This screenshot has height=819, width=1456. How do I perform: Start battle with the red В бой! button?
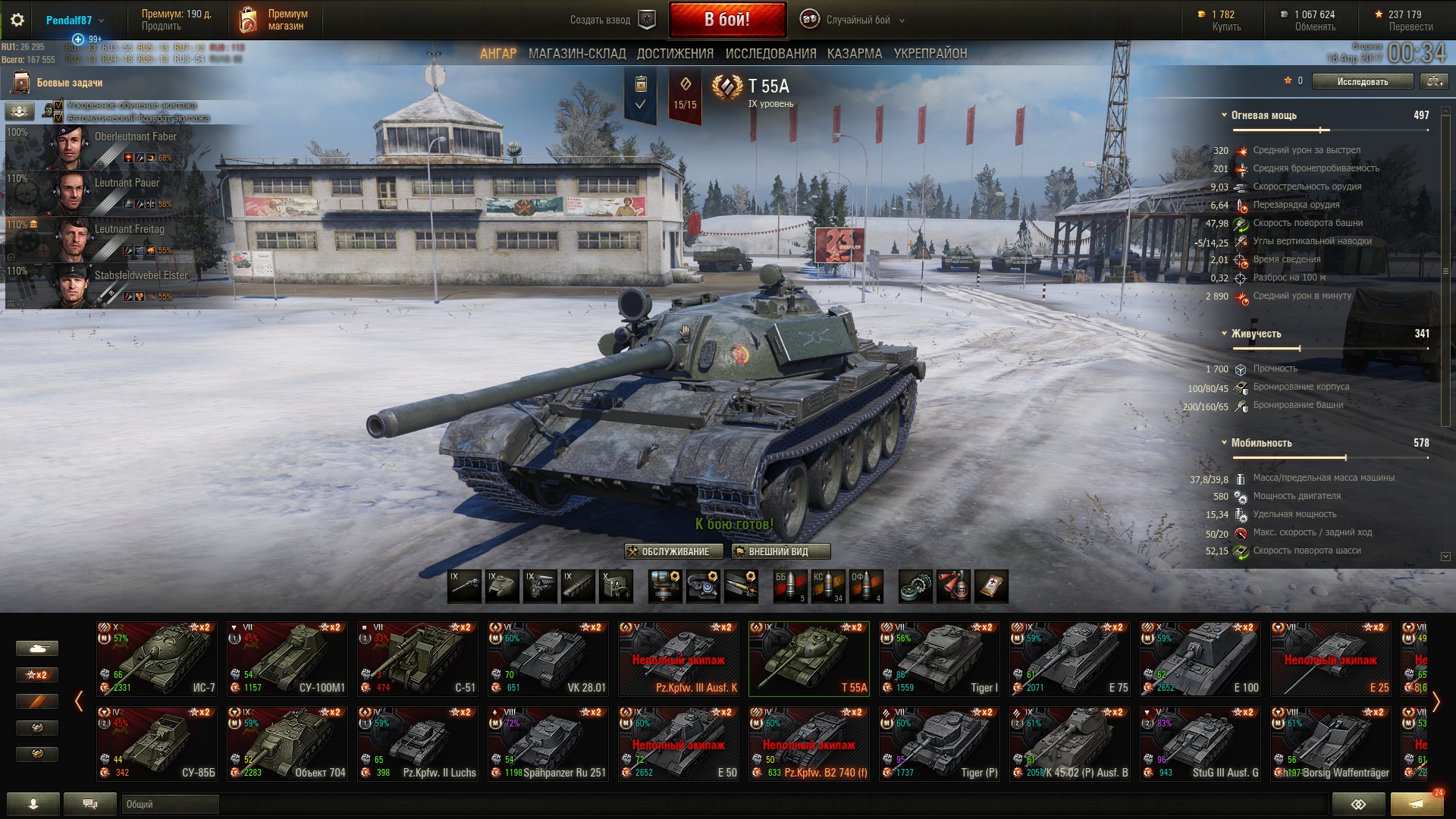[726, 20]
